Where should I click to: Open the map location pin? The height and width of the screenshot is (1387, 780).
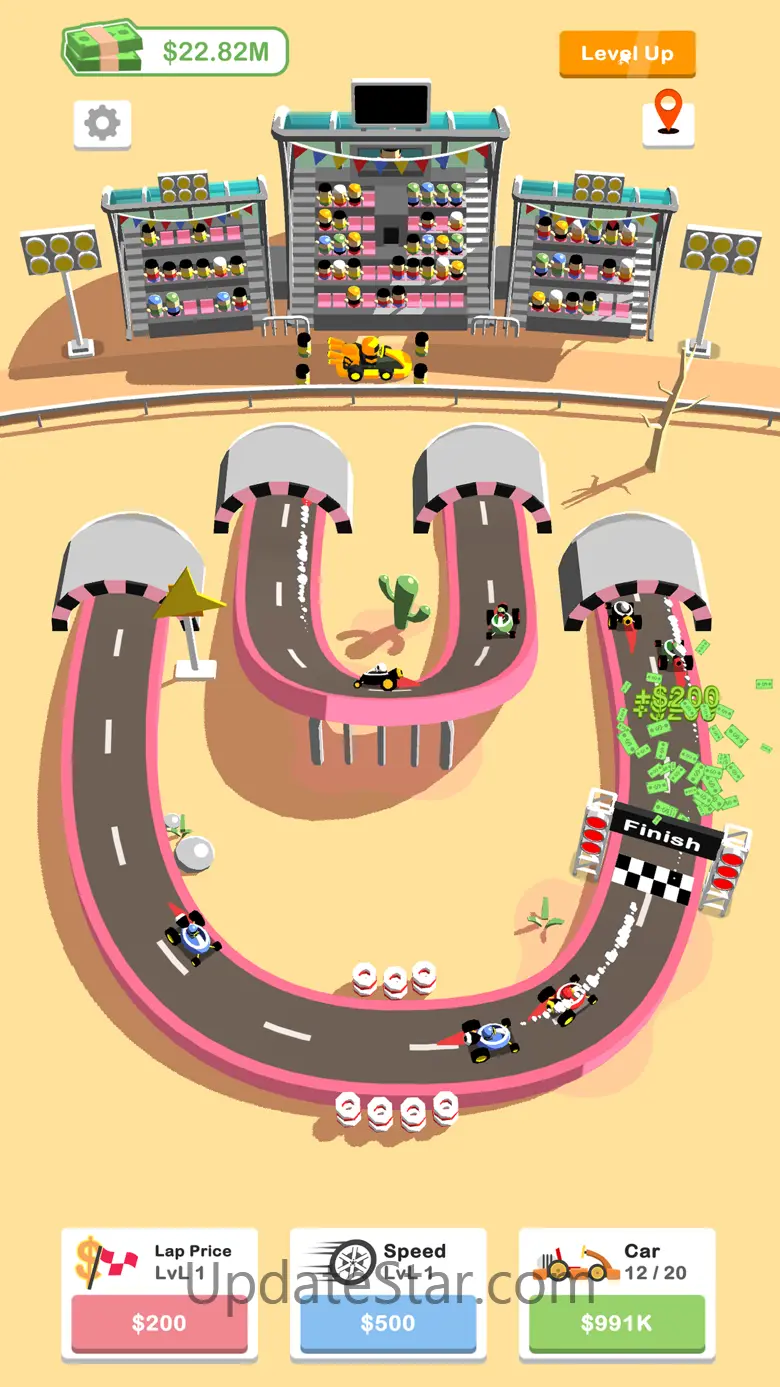[x=667, y=118]
